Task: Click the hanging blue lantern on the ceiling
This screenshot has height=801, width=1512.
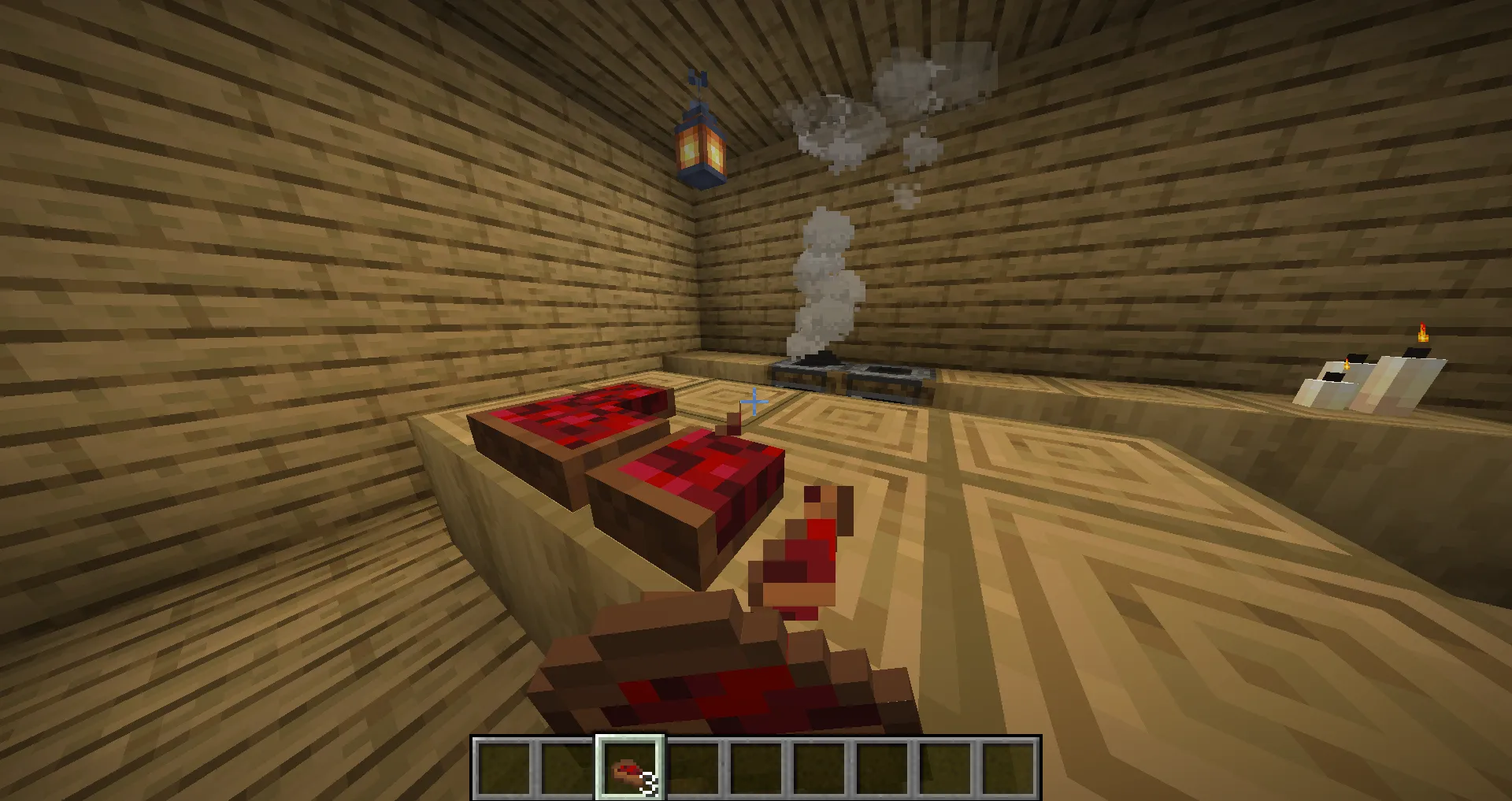Action: 701,146
